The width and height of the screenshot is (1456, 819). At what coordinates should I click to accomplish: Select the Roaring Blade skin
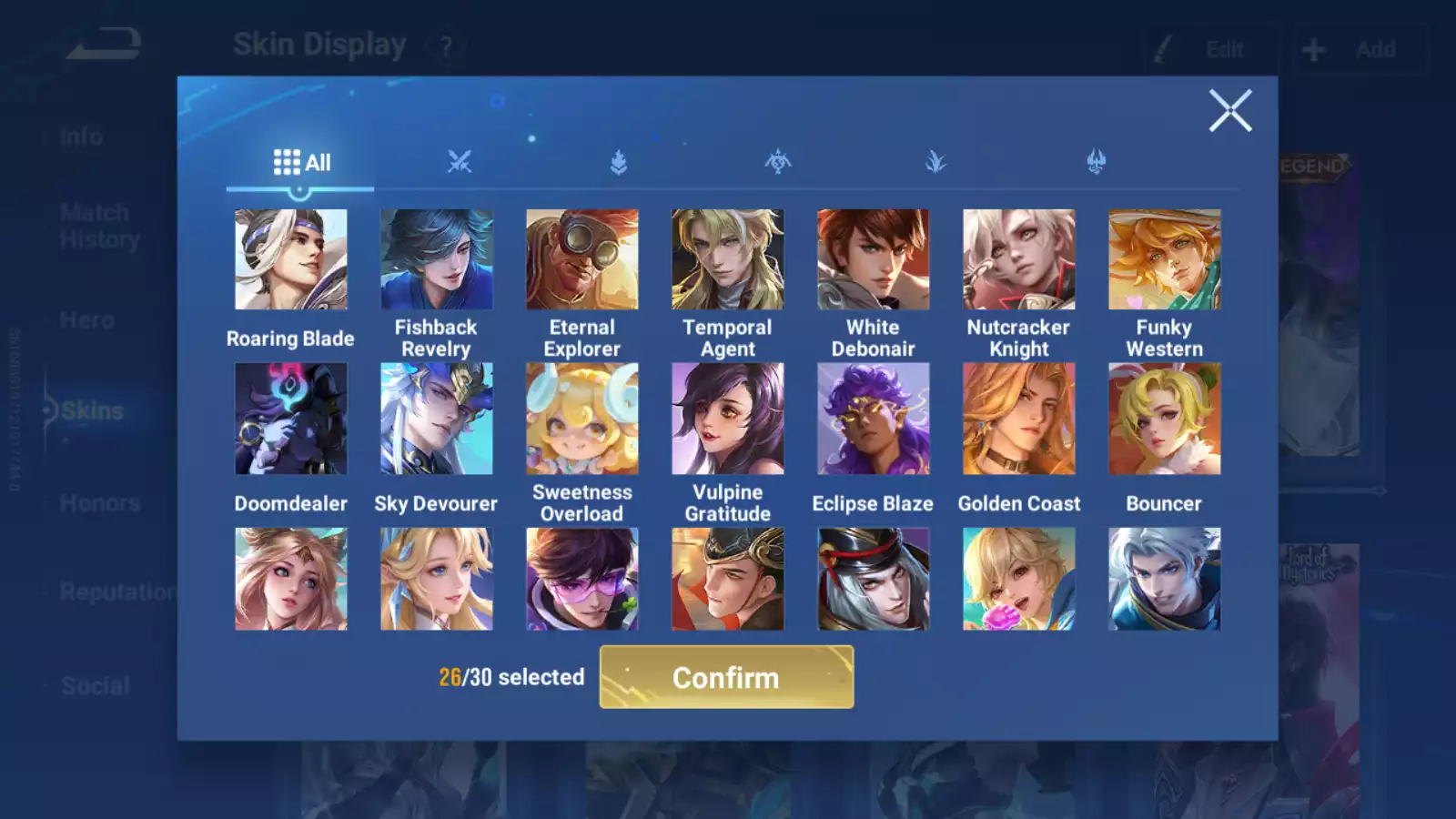tap(290, 260)
